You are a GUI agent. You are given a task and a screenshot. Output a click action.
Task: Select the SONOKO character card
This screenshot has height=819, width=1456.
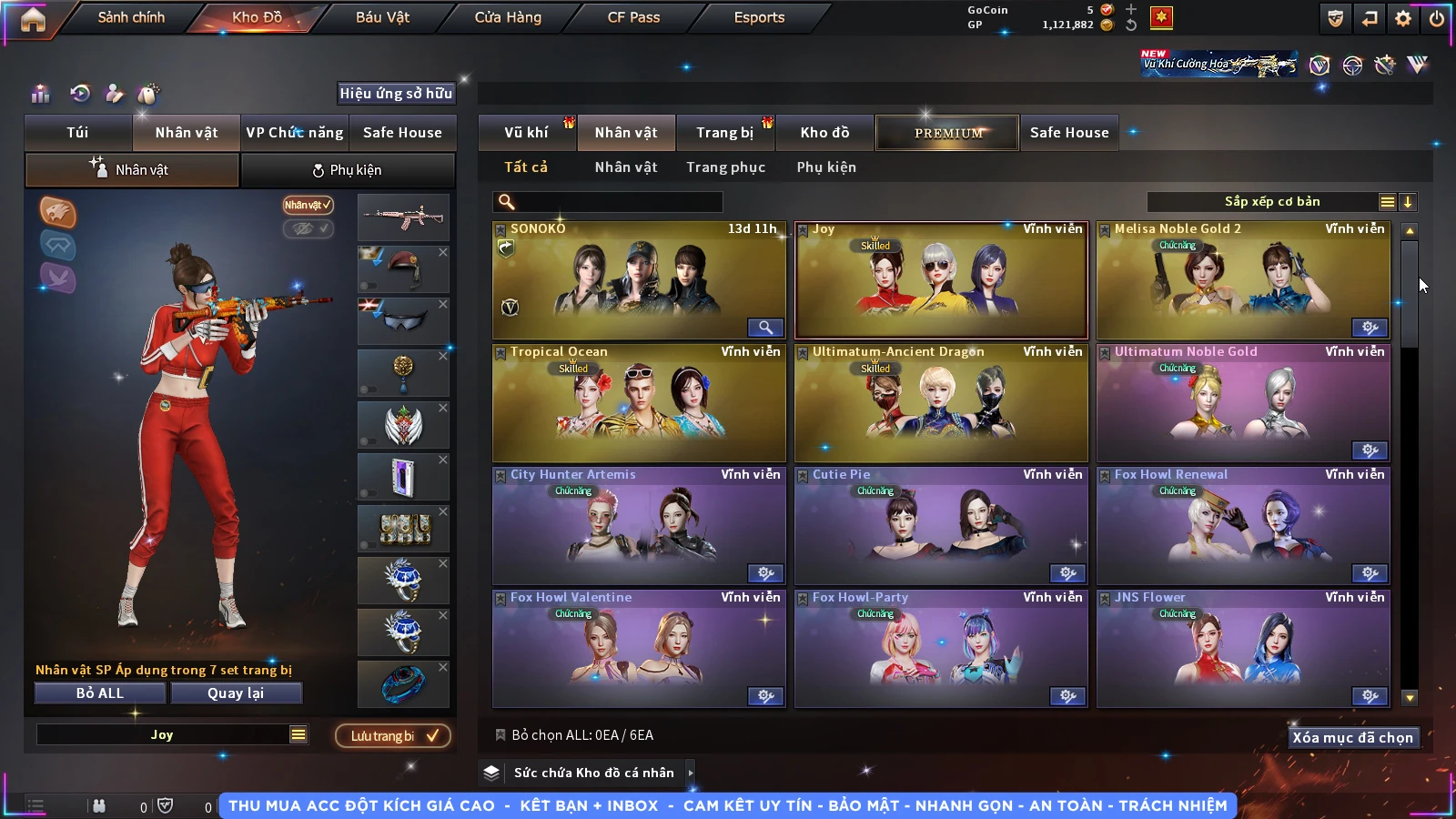pos(639,280)
